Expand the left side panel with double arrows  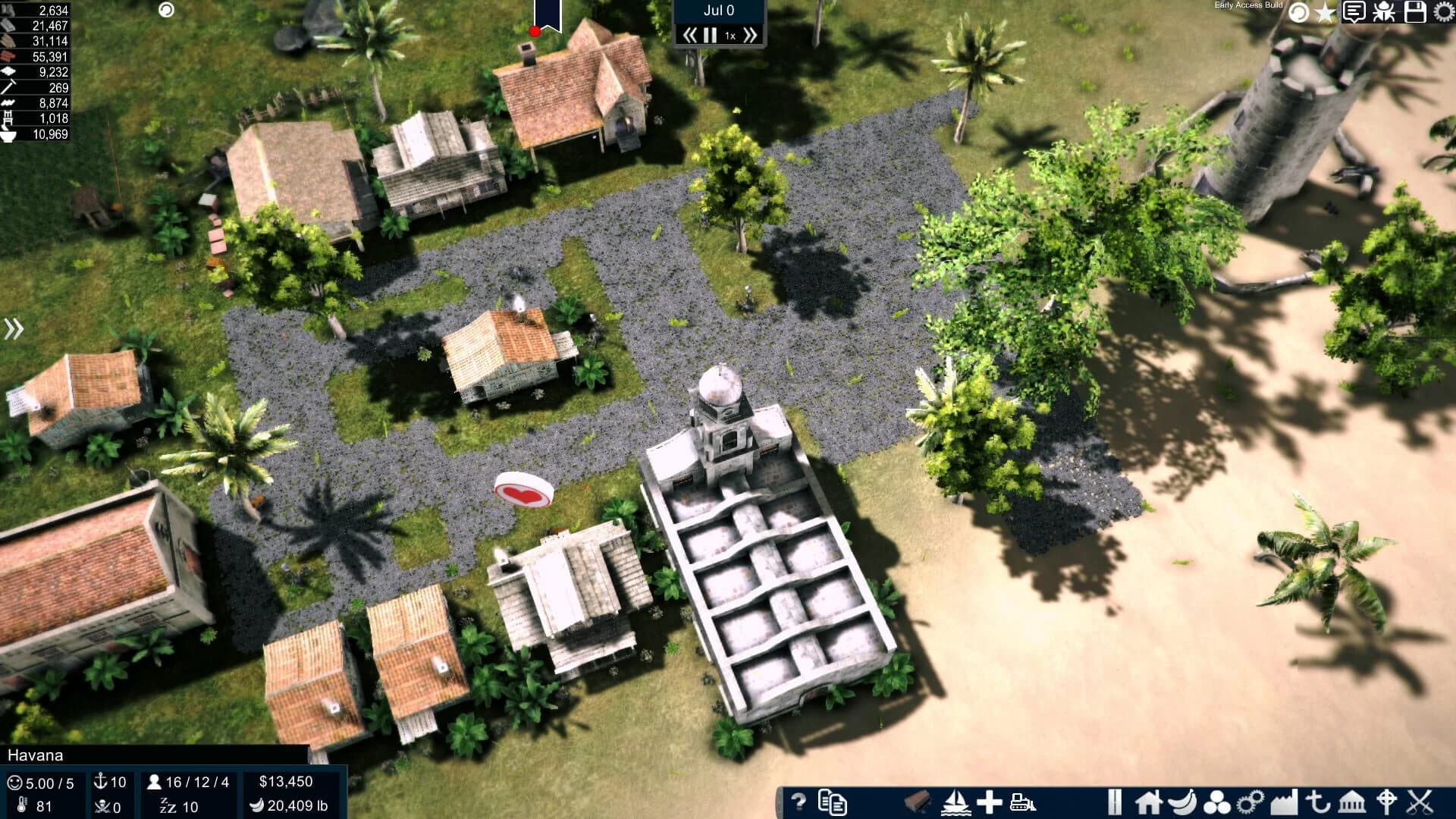pyautogui.click(x=14, y=328)
